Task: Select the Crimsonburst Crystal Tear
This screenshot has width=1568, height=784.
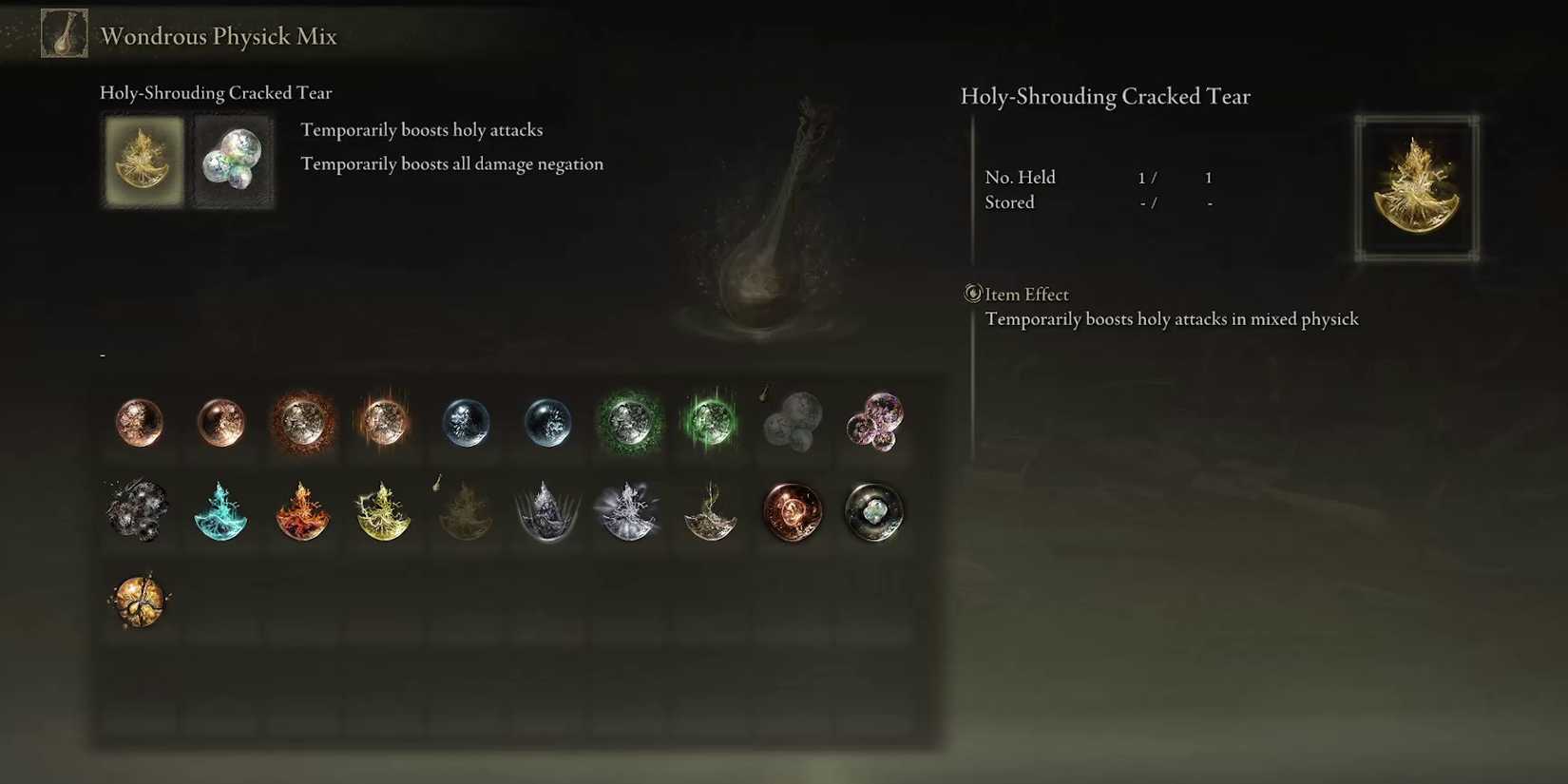Action: (302, 425)
